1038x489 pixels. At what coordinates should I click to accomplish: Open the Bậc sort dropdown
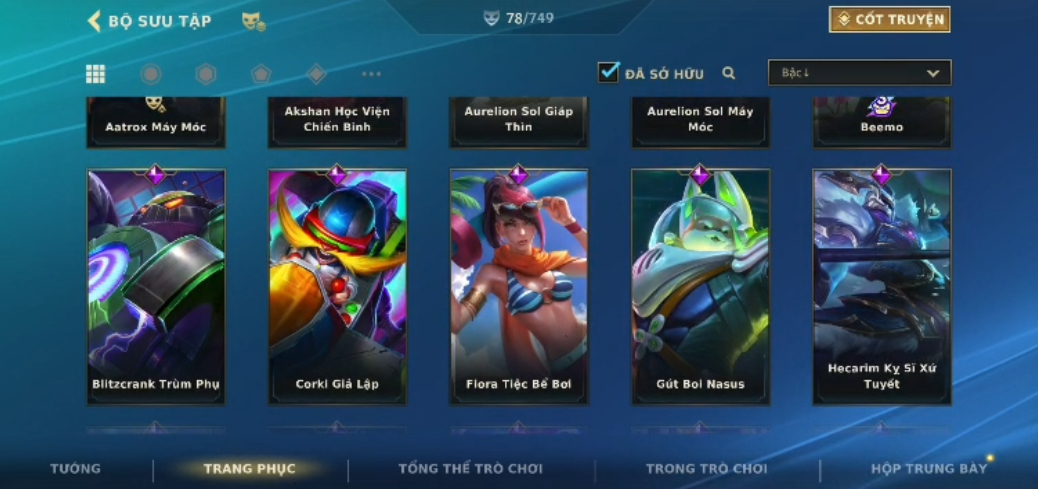click(859, 72)
